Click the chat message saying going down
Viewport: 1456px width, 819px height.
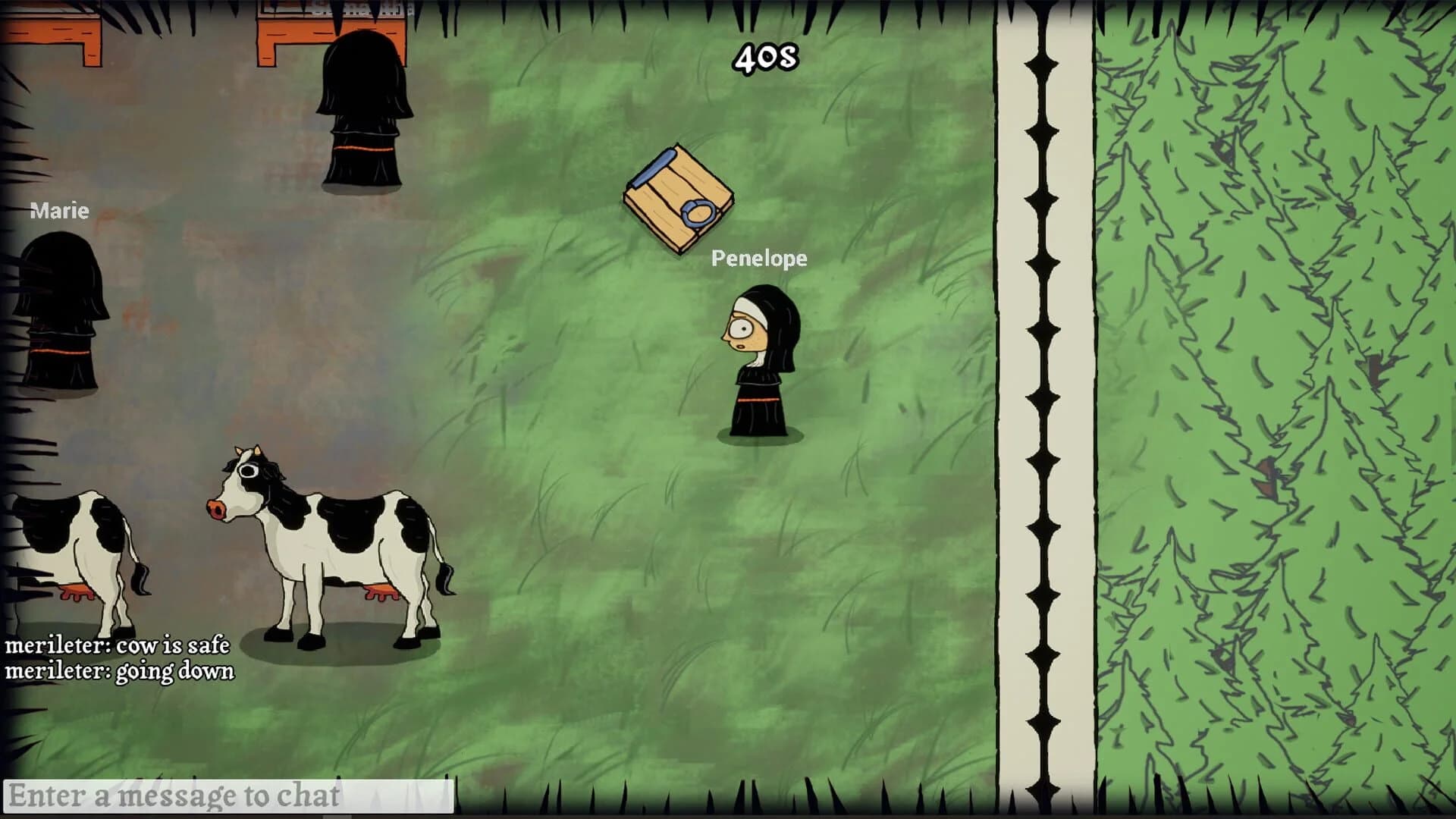point(121,670)
